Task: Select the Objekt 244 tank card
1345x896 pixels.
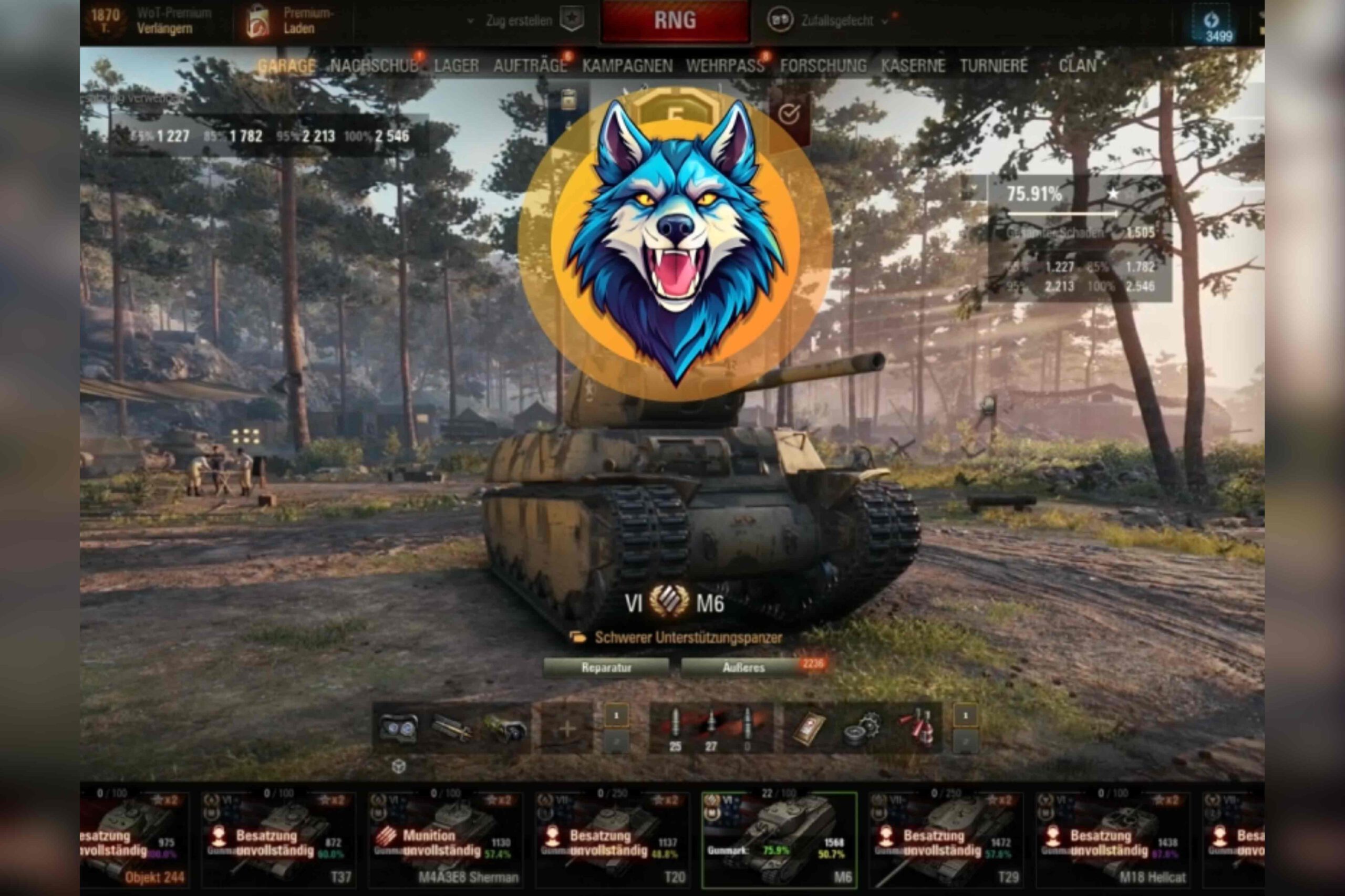Action: click(x=134, y=837)
